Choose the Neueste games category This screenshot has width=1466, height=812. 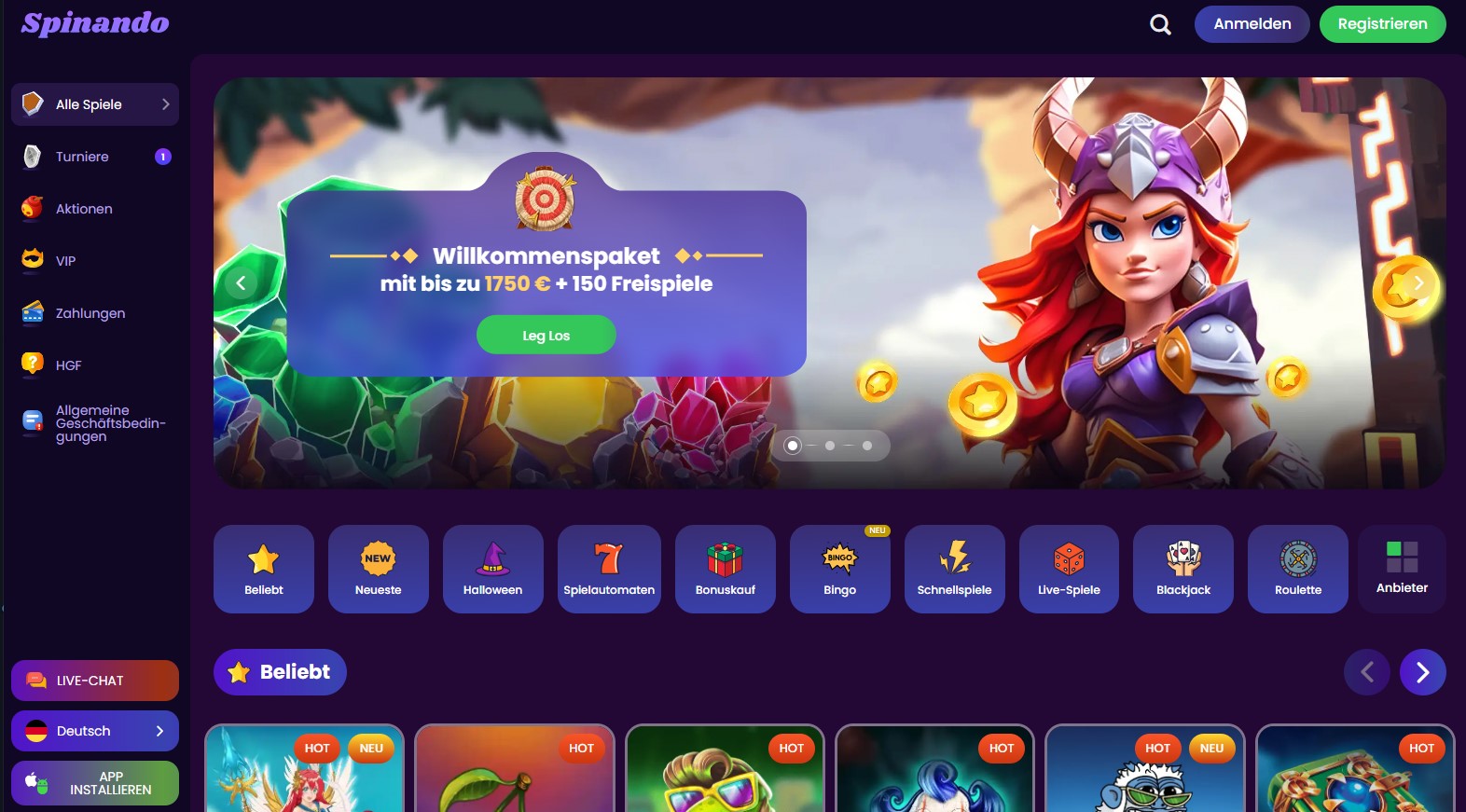(378, 569)
